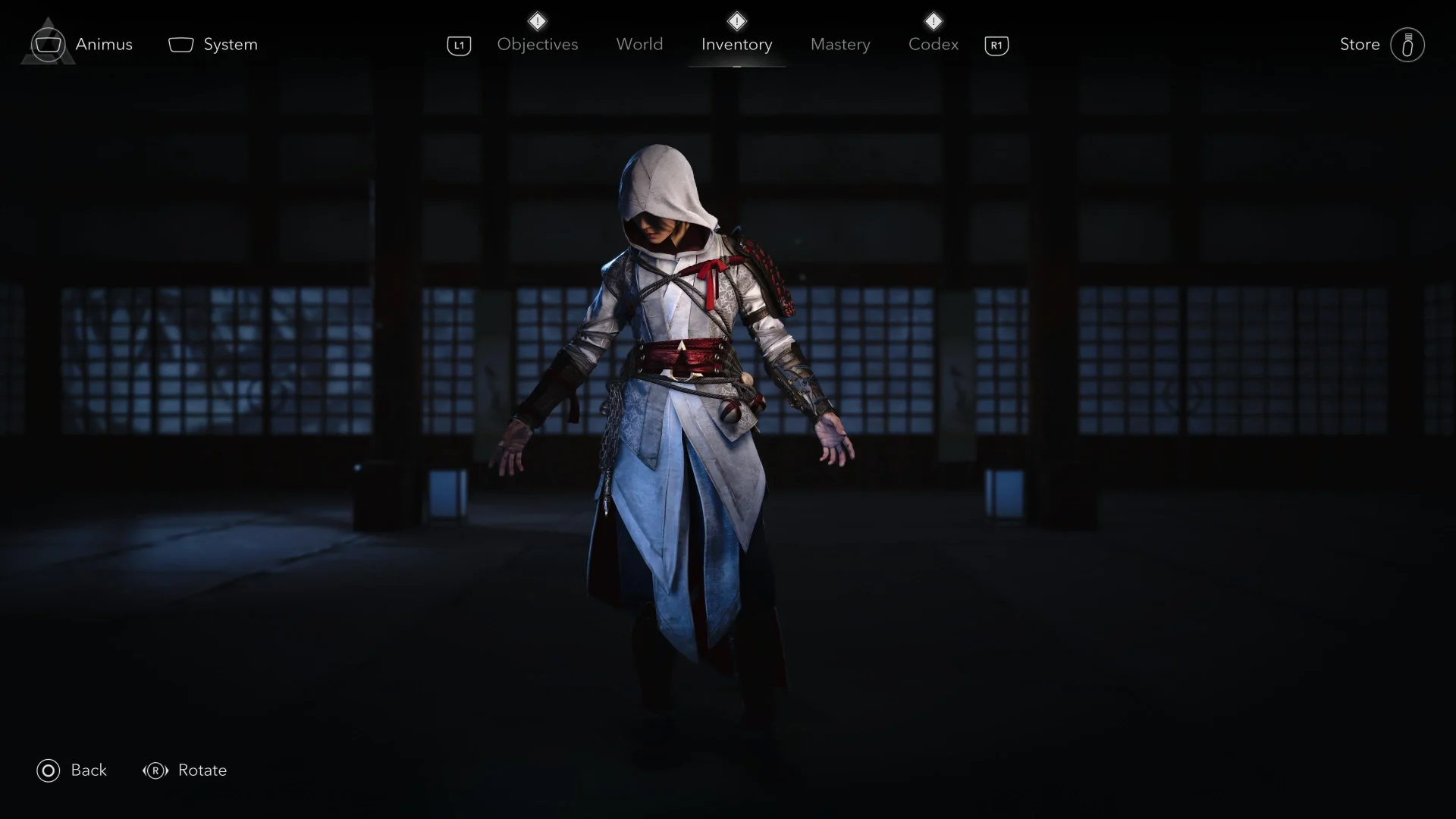The image size is (1456, 819).
Task: Open the Store
Action: tap(1360, 44)
